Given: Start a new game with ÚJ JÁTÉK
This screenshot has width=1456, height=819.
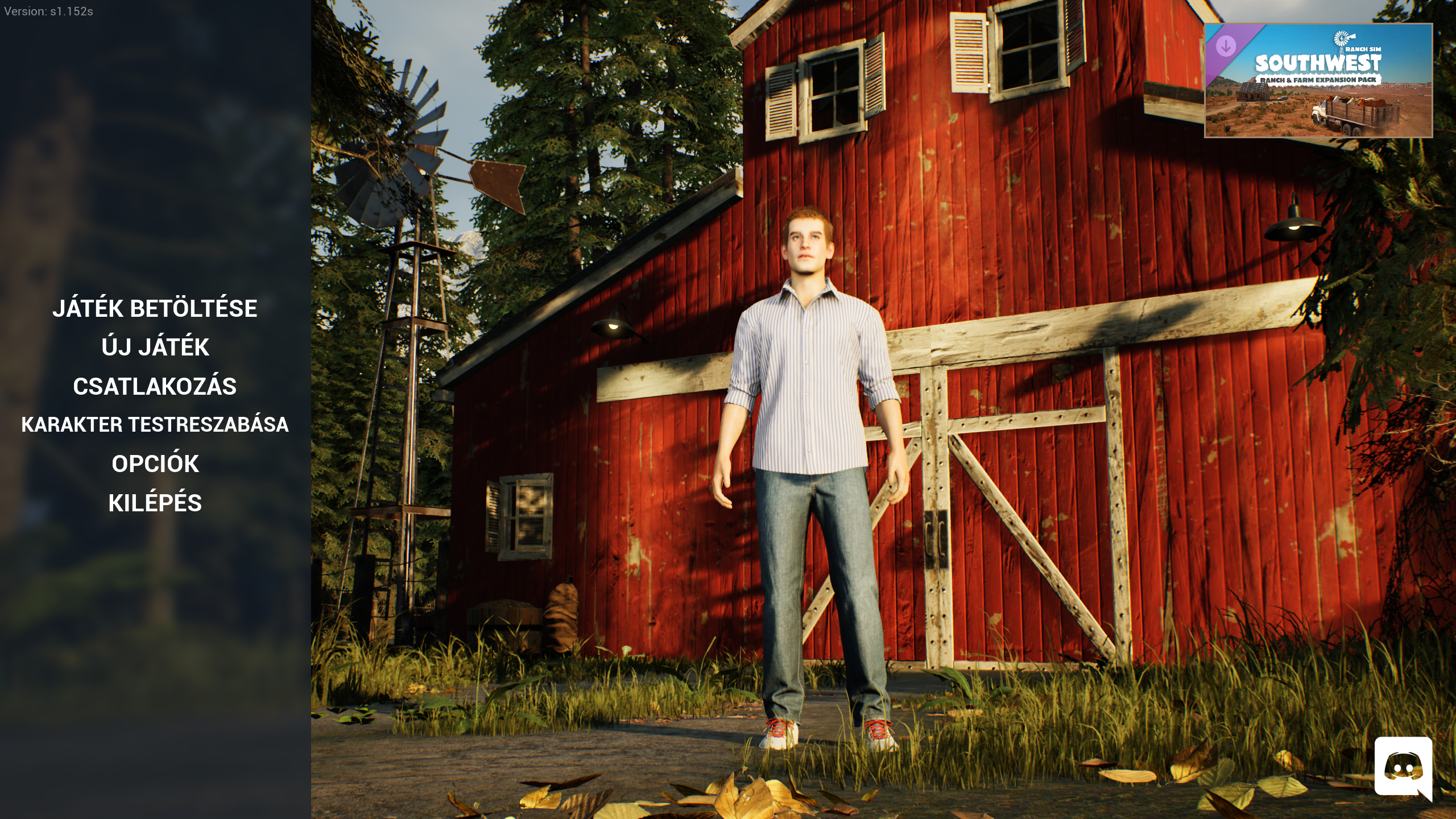Looking at the screenshot, I should pos(155,347).
